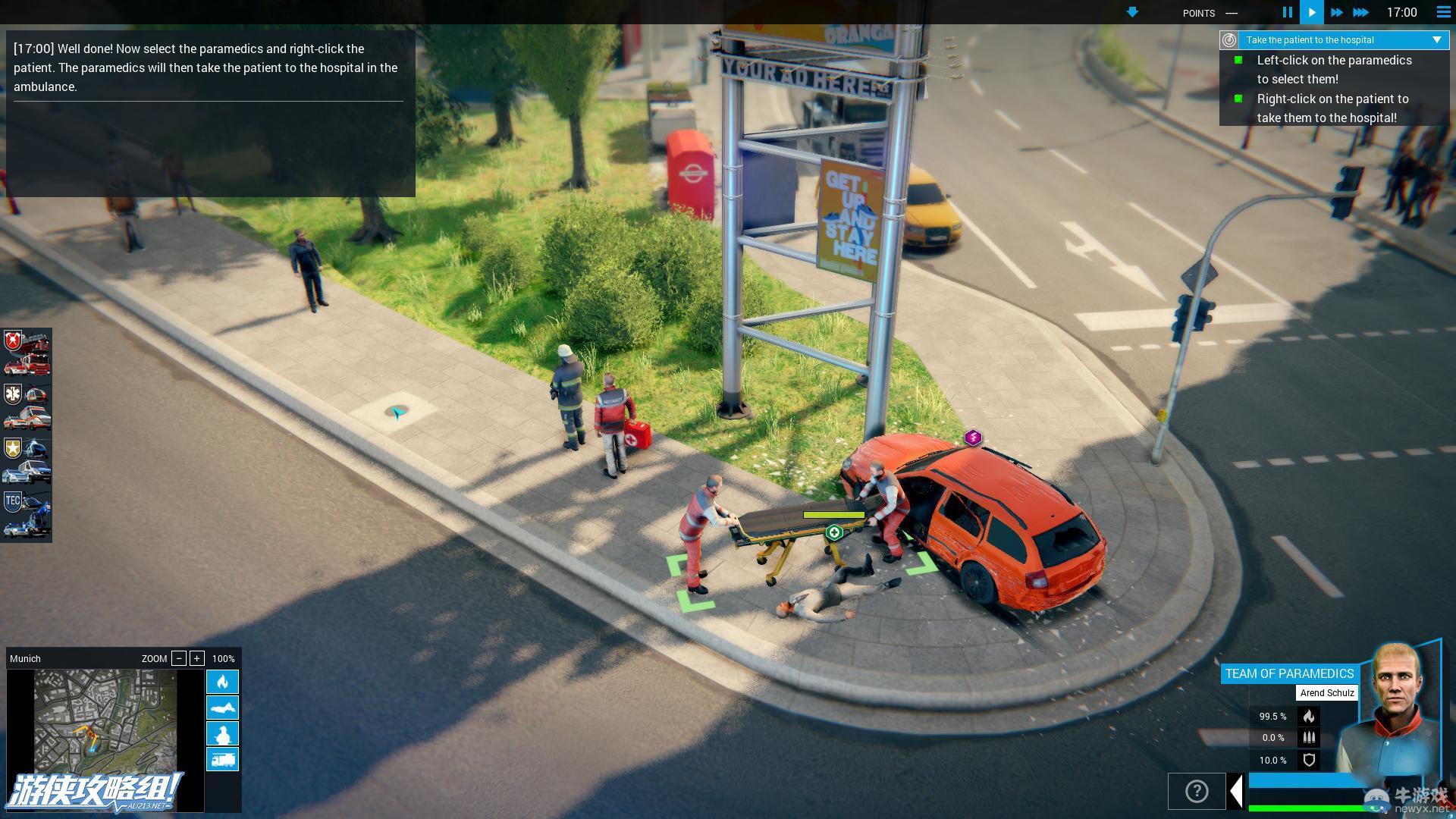Pause the game simulation

[x=1287, y=12]
